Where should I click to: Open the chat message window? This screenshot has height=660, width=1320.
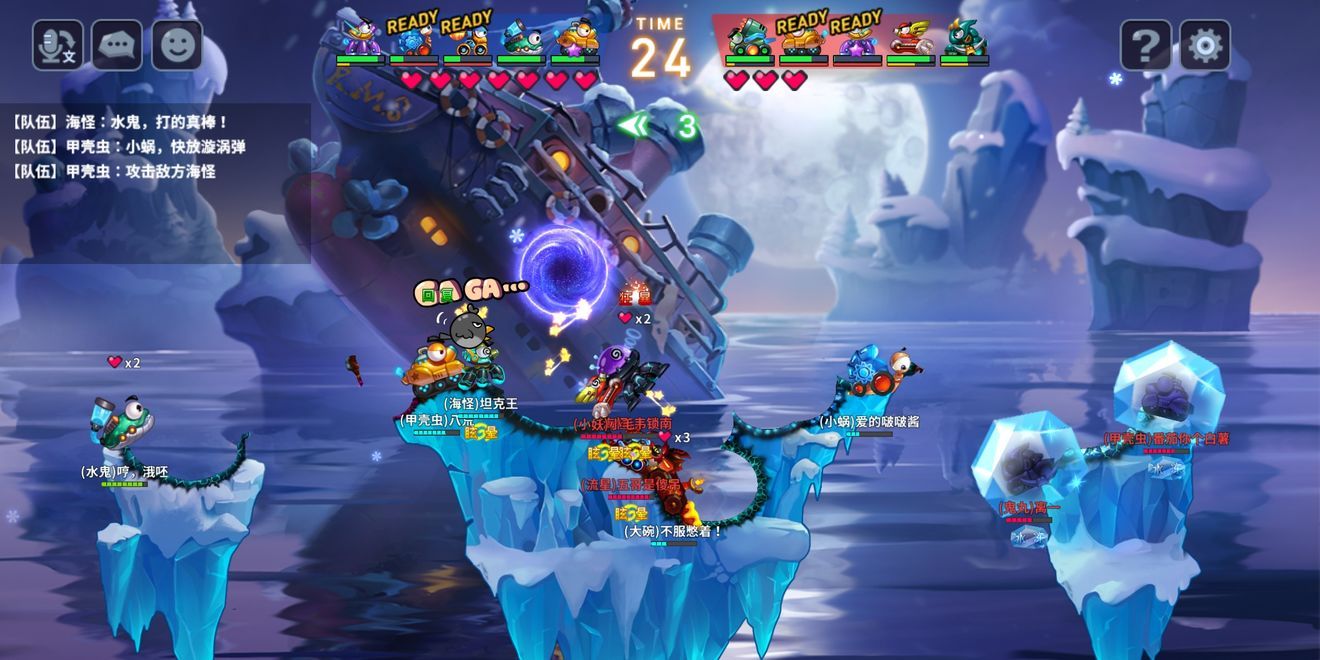(117, 45)
